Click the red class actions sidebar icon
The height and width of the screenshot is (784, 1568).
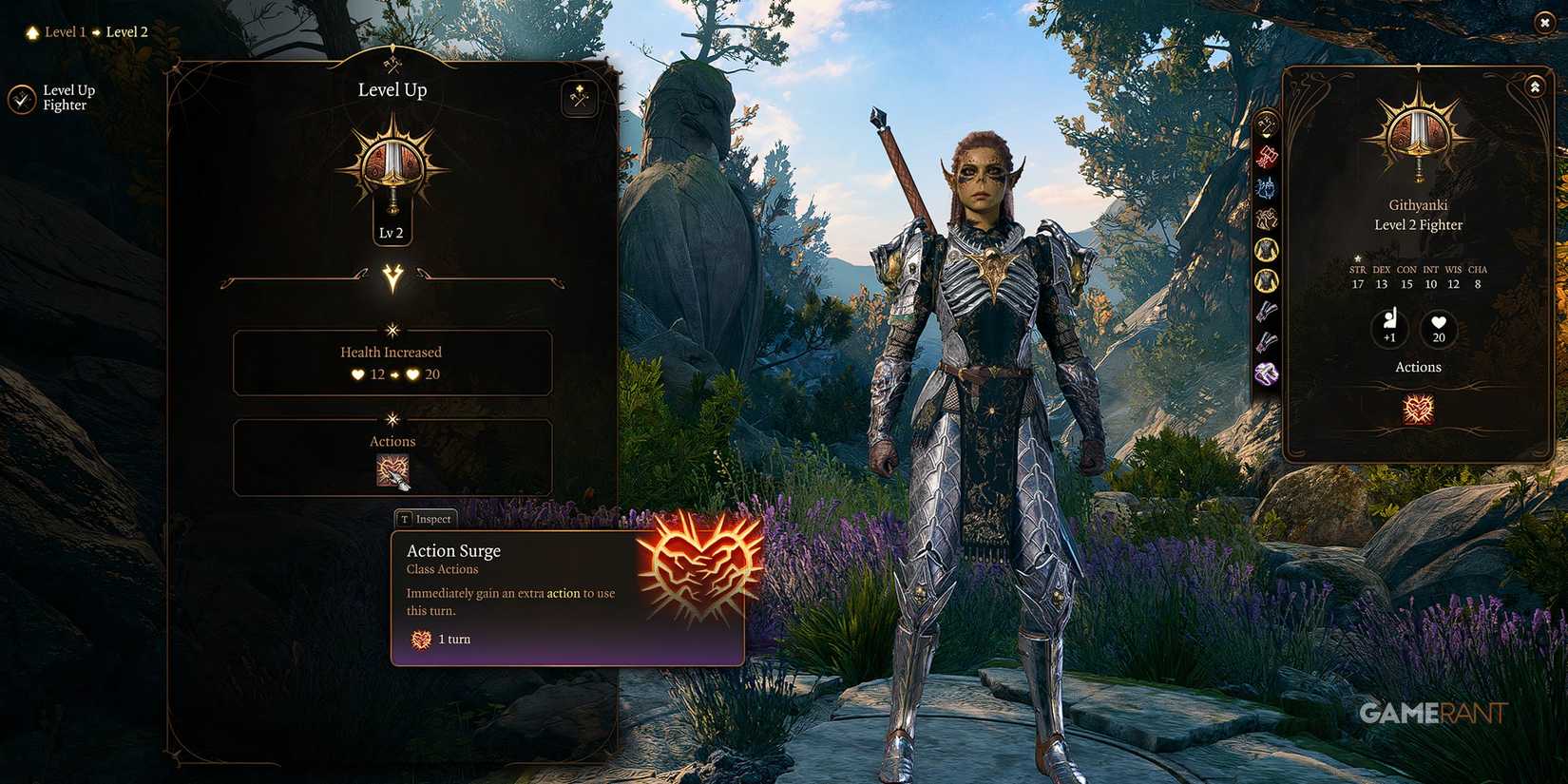1267,156
